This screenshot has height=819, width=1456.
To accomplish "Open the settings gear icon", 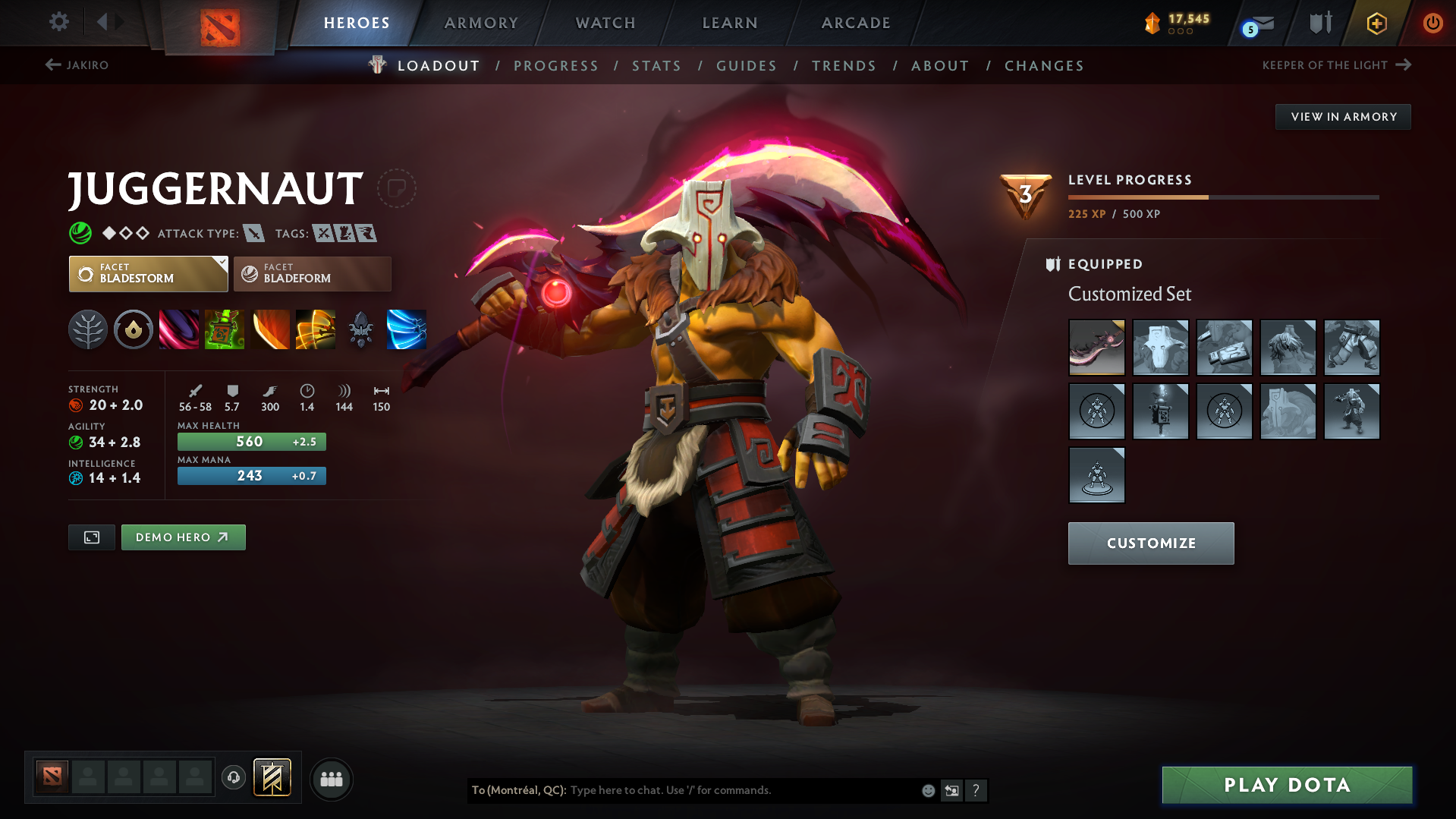I will (x=58, y=22).
